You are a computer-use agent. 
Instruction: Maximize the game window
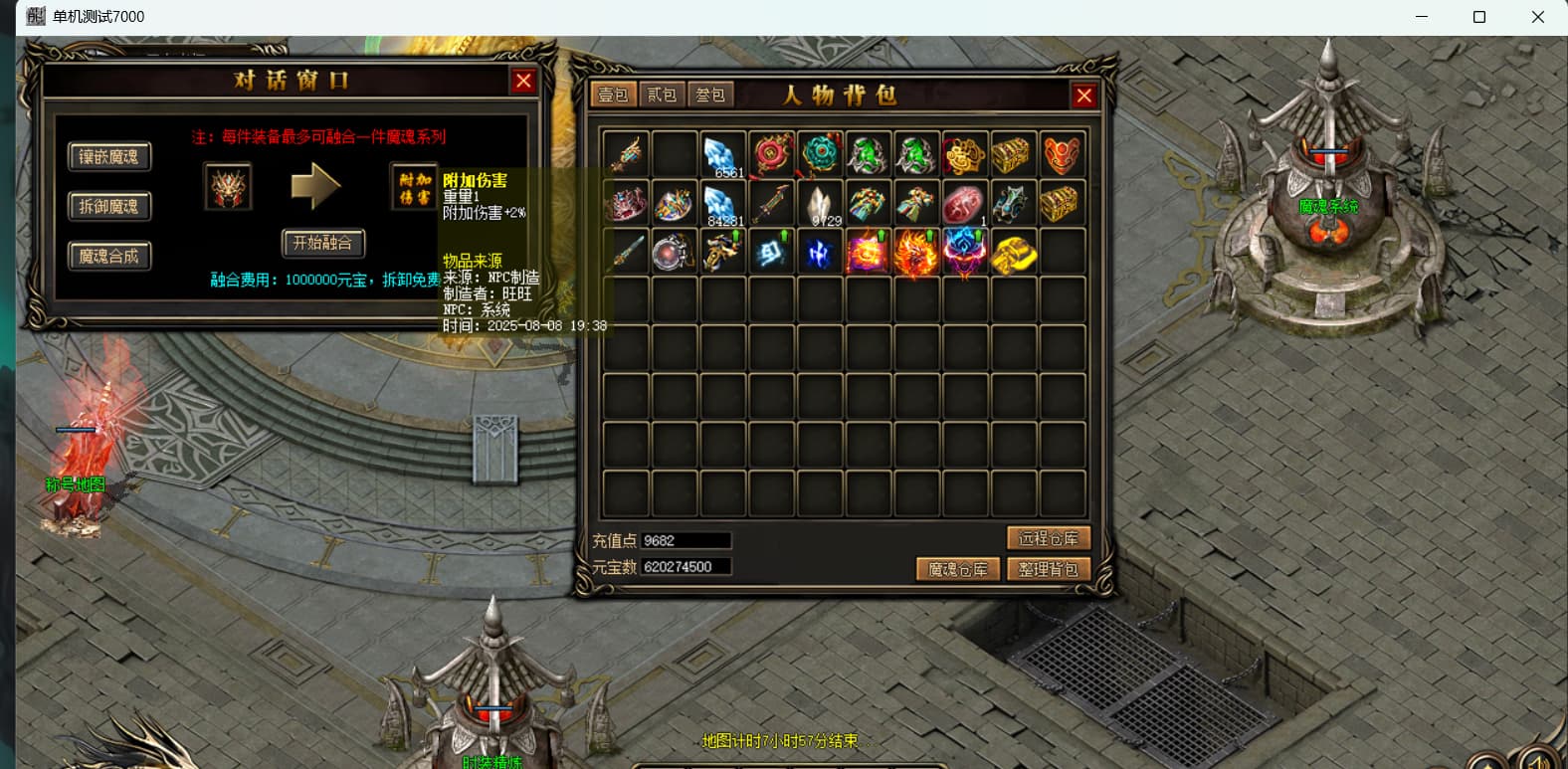point(1479,17)
